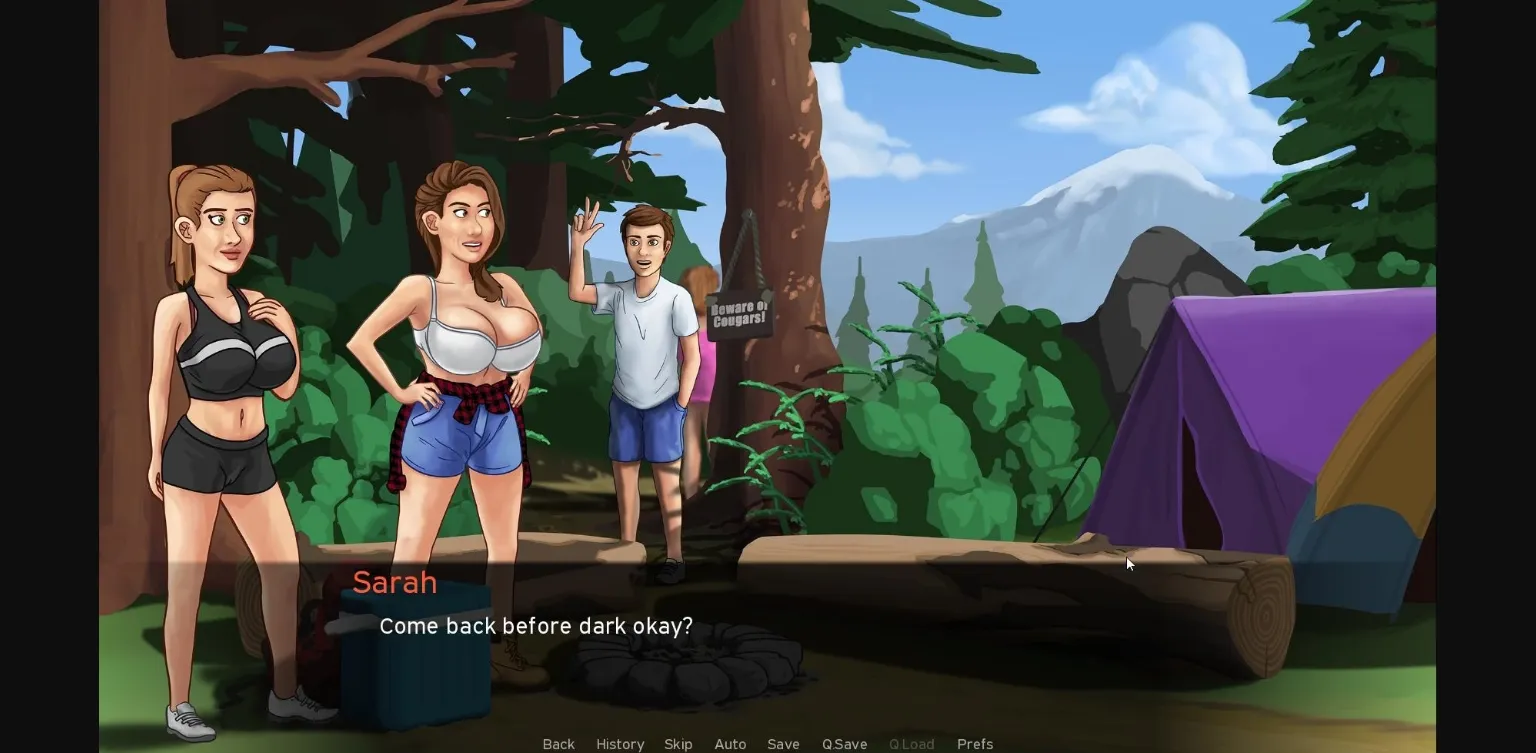Perform a Q.Save quick save

[x=843, y=744]
